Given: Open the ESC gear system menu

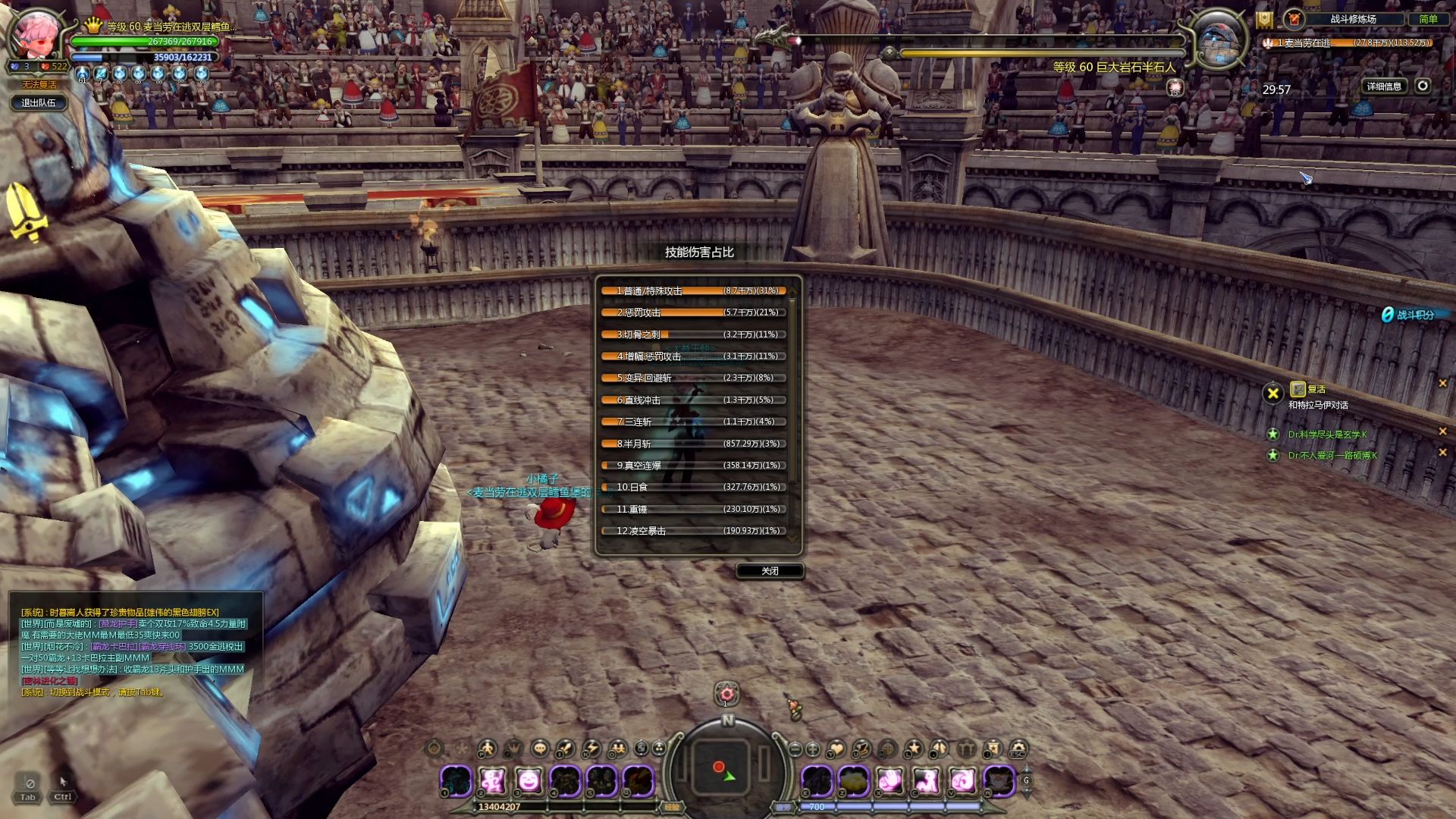Looking at the screenshot, I should (x=1018, y=749).
